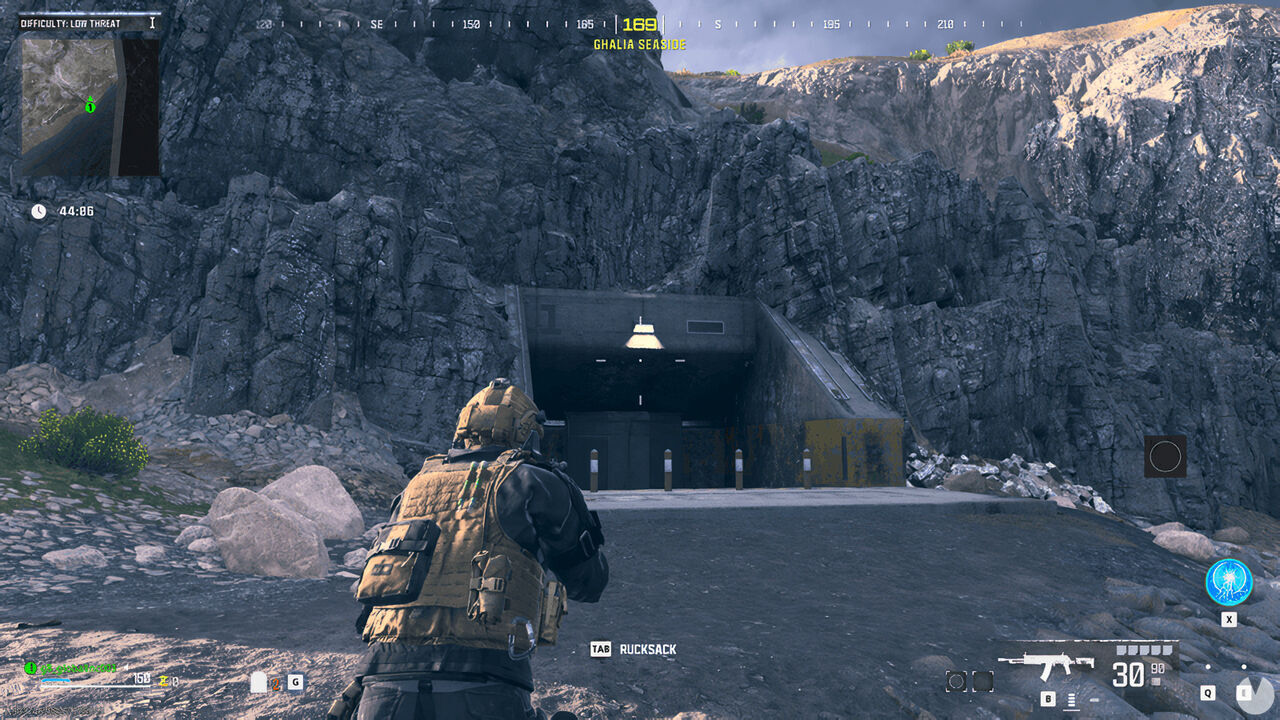Expand the dark square indicator on the right edge
The image size is (1280, 720).
coord(1166,457)
